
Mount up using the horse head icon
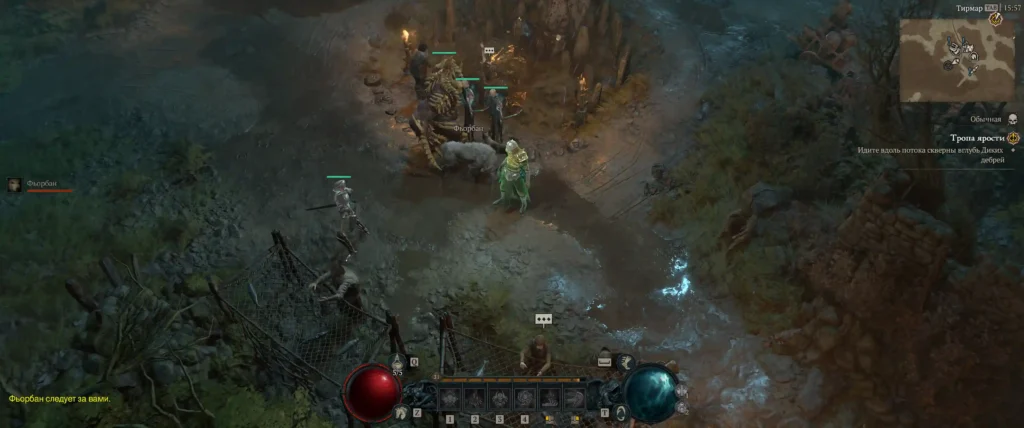tap(401, 412)
